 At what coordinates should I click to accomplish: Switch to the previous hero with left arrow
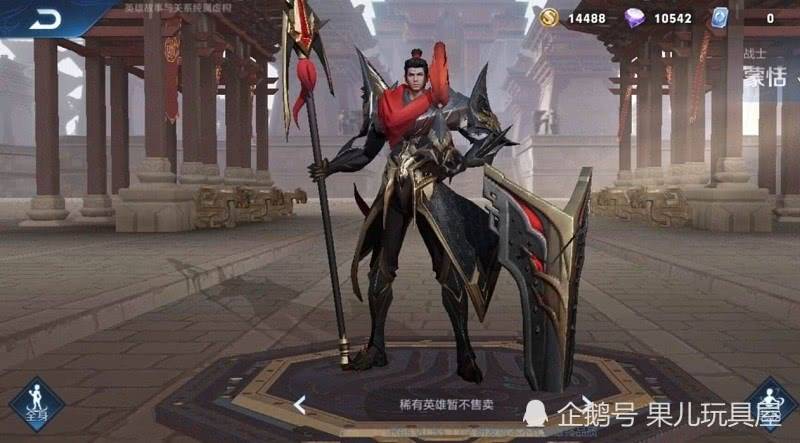[299, 405]
